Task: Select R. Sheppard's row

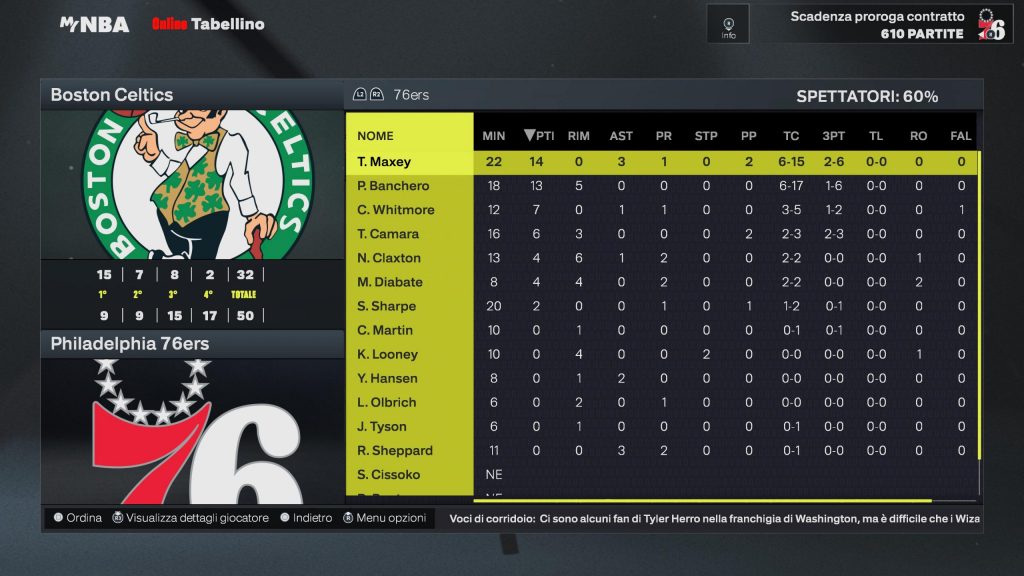Action: coord(395,450)
